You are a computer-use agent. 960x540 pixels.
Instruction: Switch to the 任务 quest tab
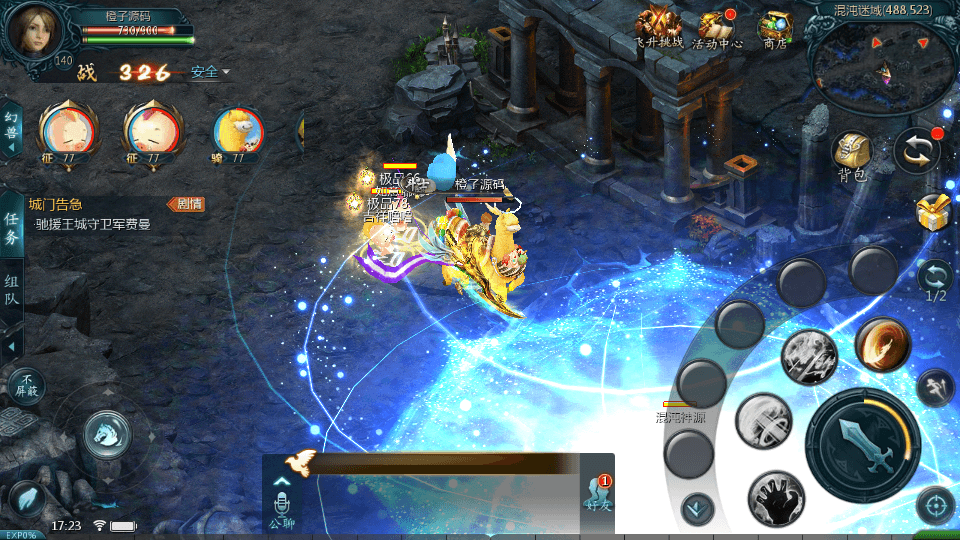(12, 228)
